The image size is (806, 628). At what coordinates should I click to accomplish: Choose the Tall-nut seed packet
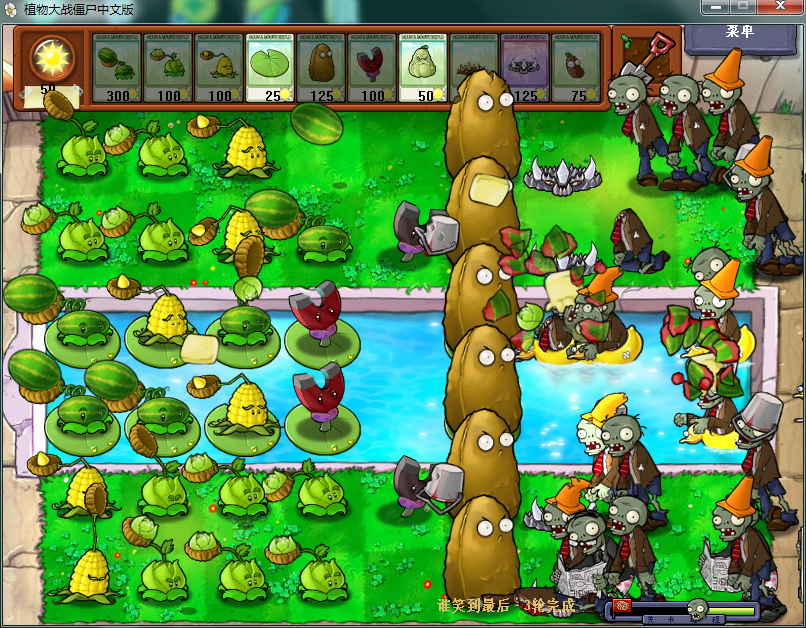tap(322, 68)
